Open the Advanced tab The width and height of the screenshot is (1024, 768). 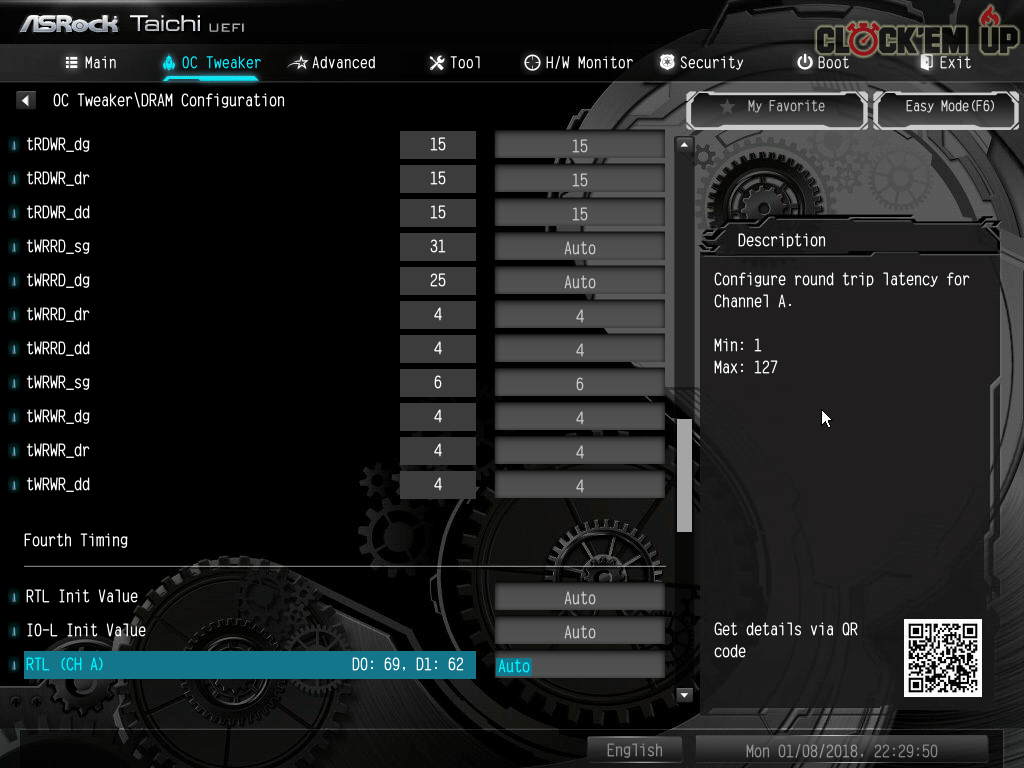(x=332, y=63)
